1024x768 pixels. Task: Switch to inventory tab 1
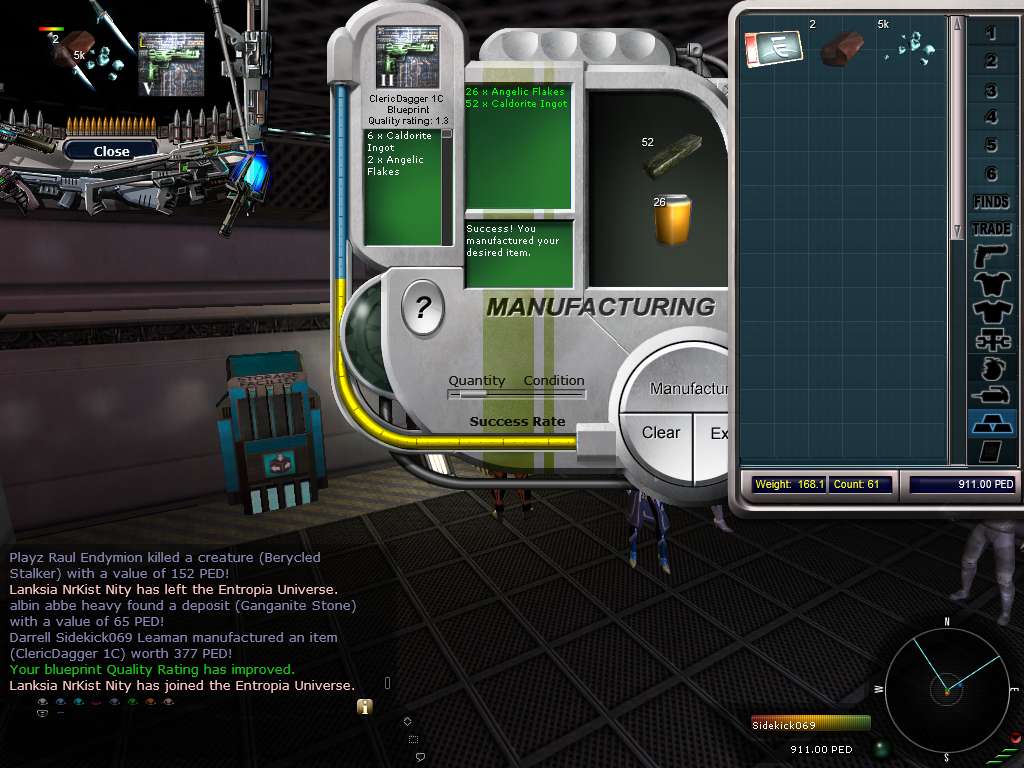coord(991,34)
